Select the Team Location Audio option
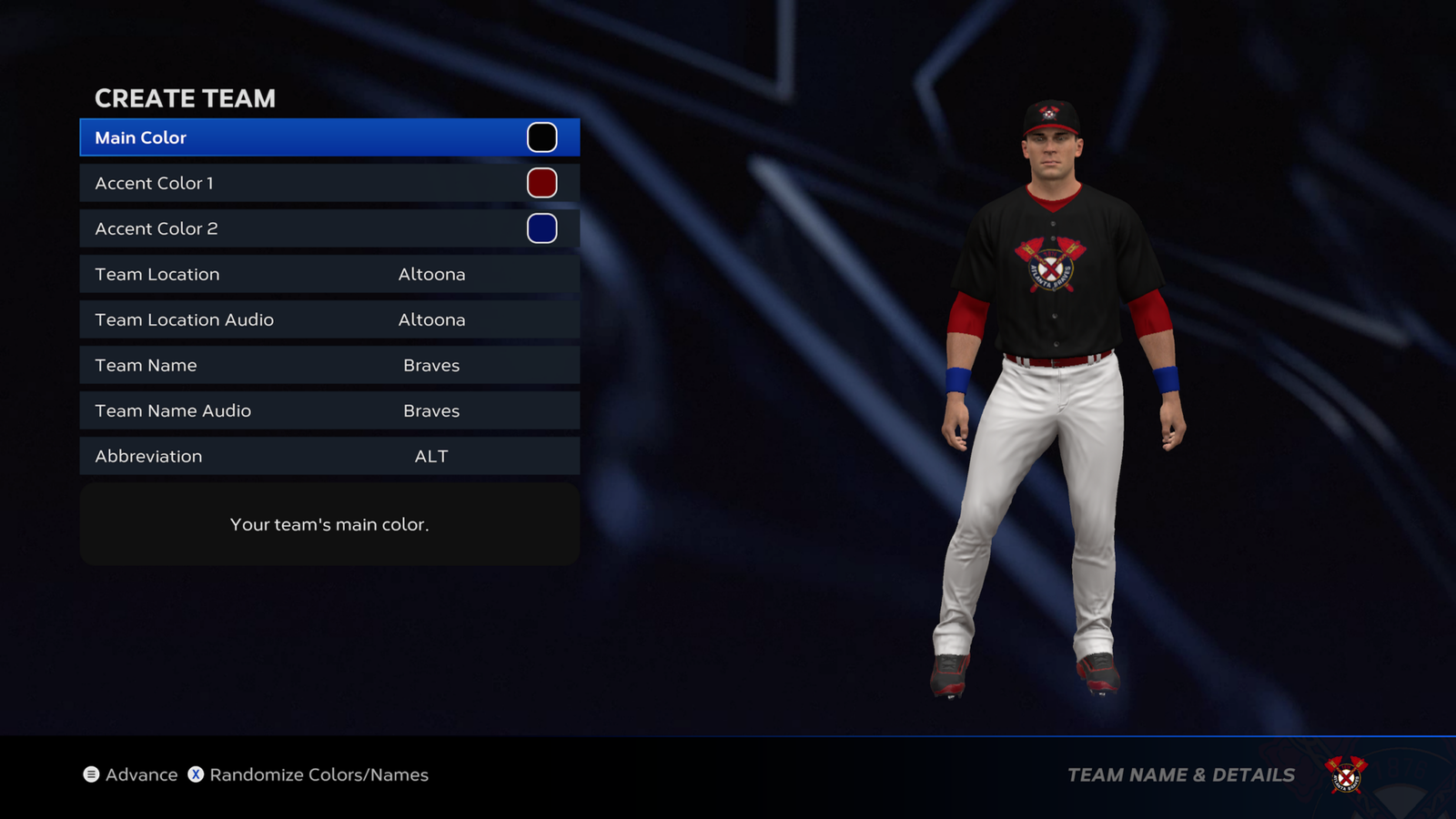The image size is (1456, 819). pyautogui.click(x=329, y=319)
